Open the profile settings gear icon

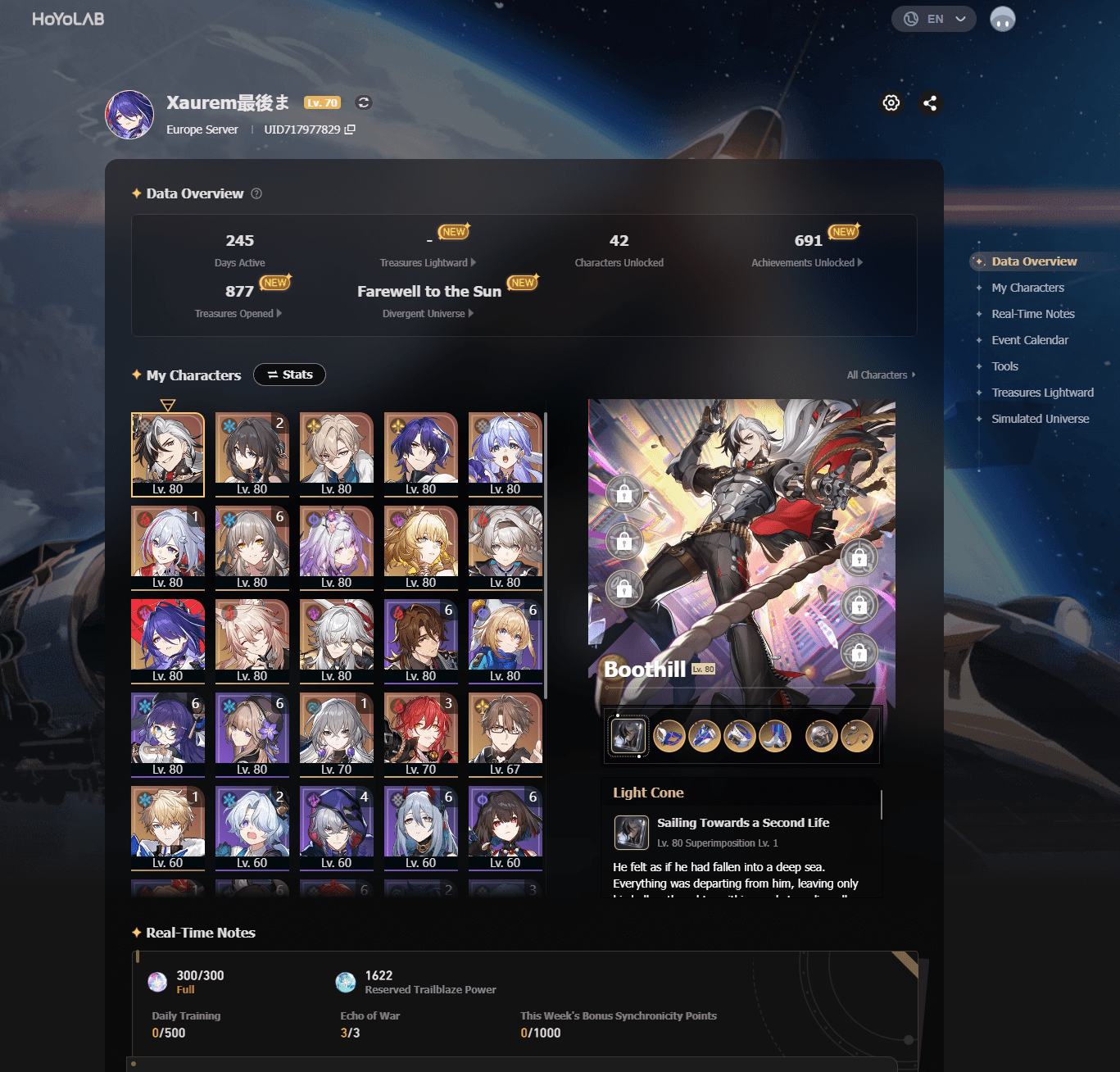[x=891, y=103]
